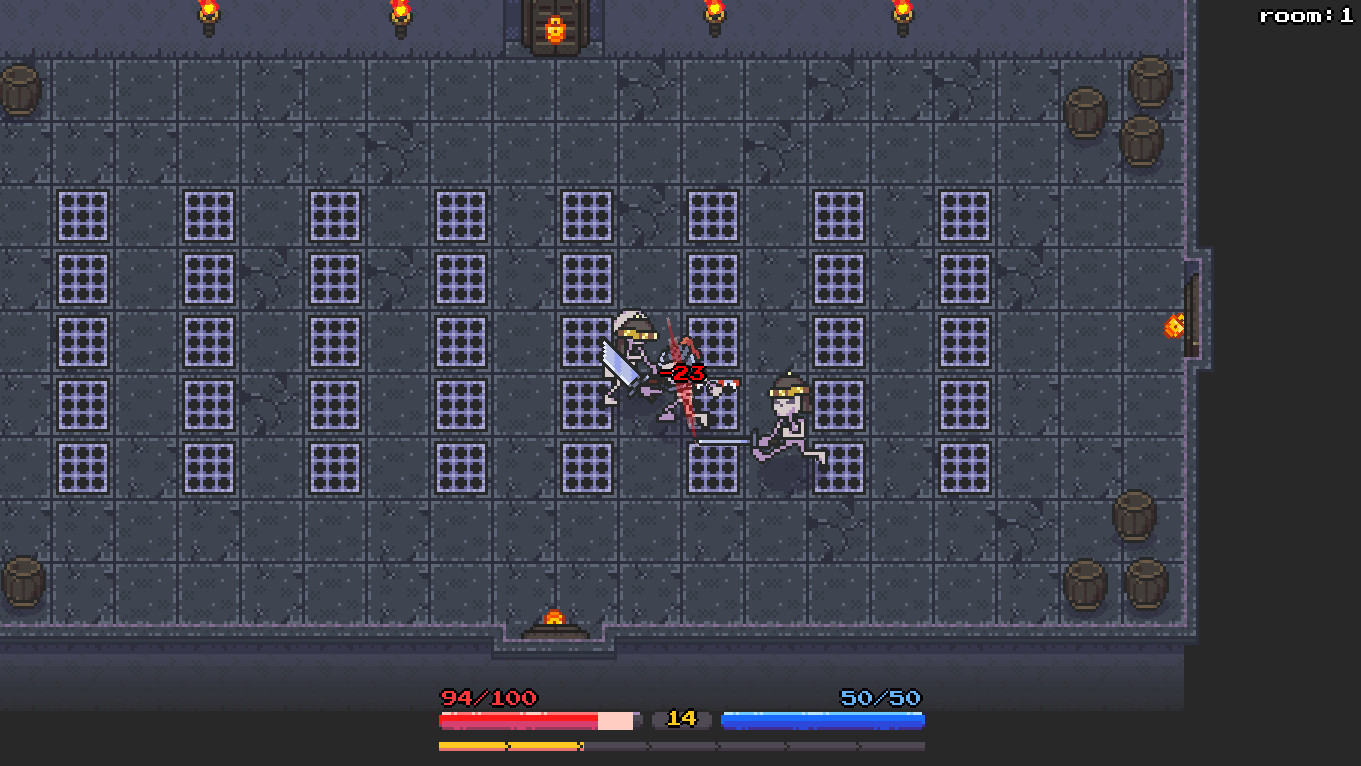
Task: Click the locked door at the top
Action: (x=554, y=27)
